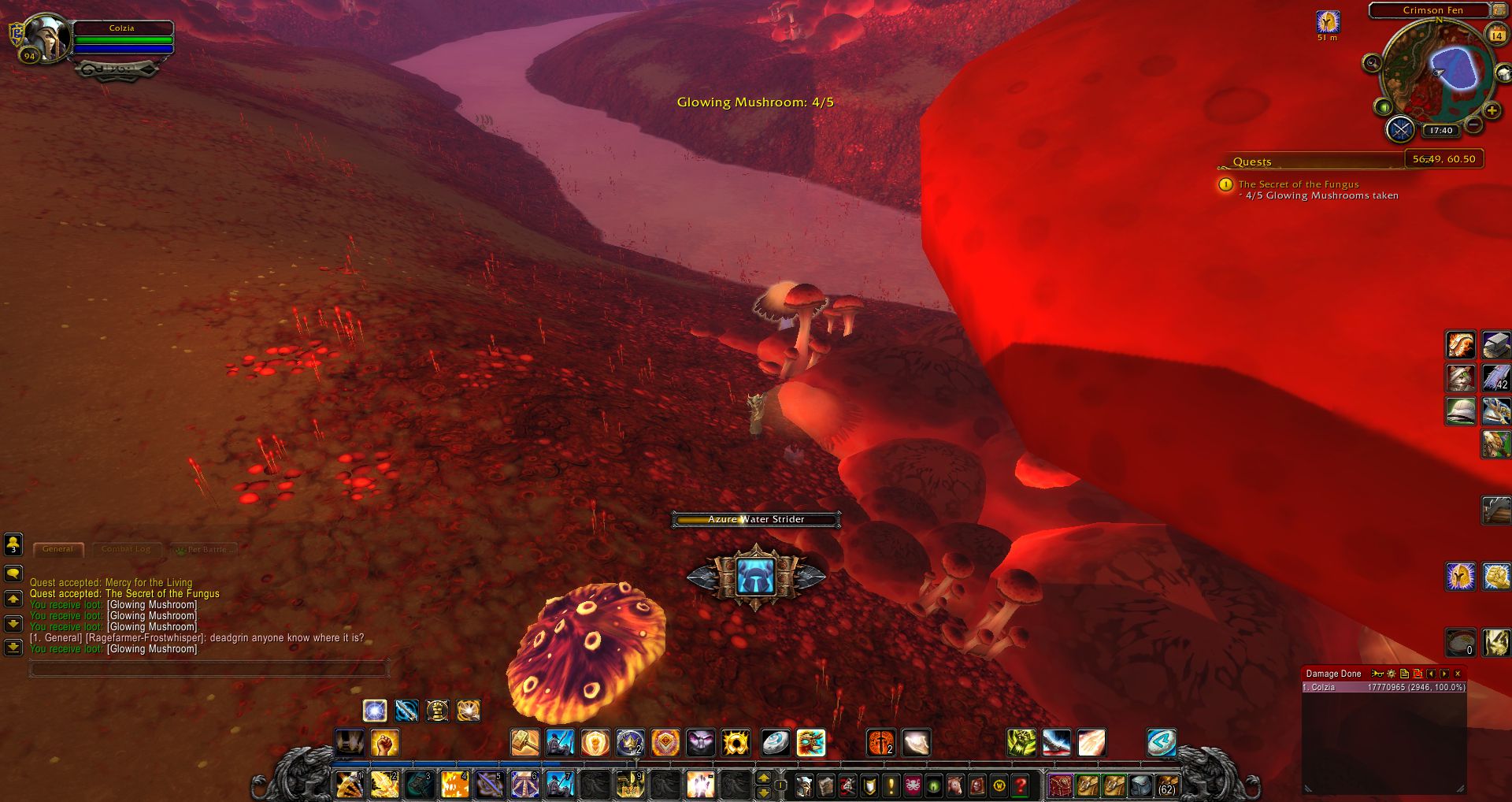Zoom out the minimap with minus button

click(x=1474, y=124)
